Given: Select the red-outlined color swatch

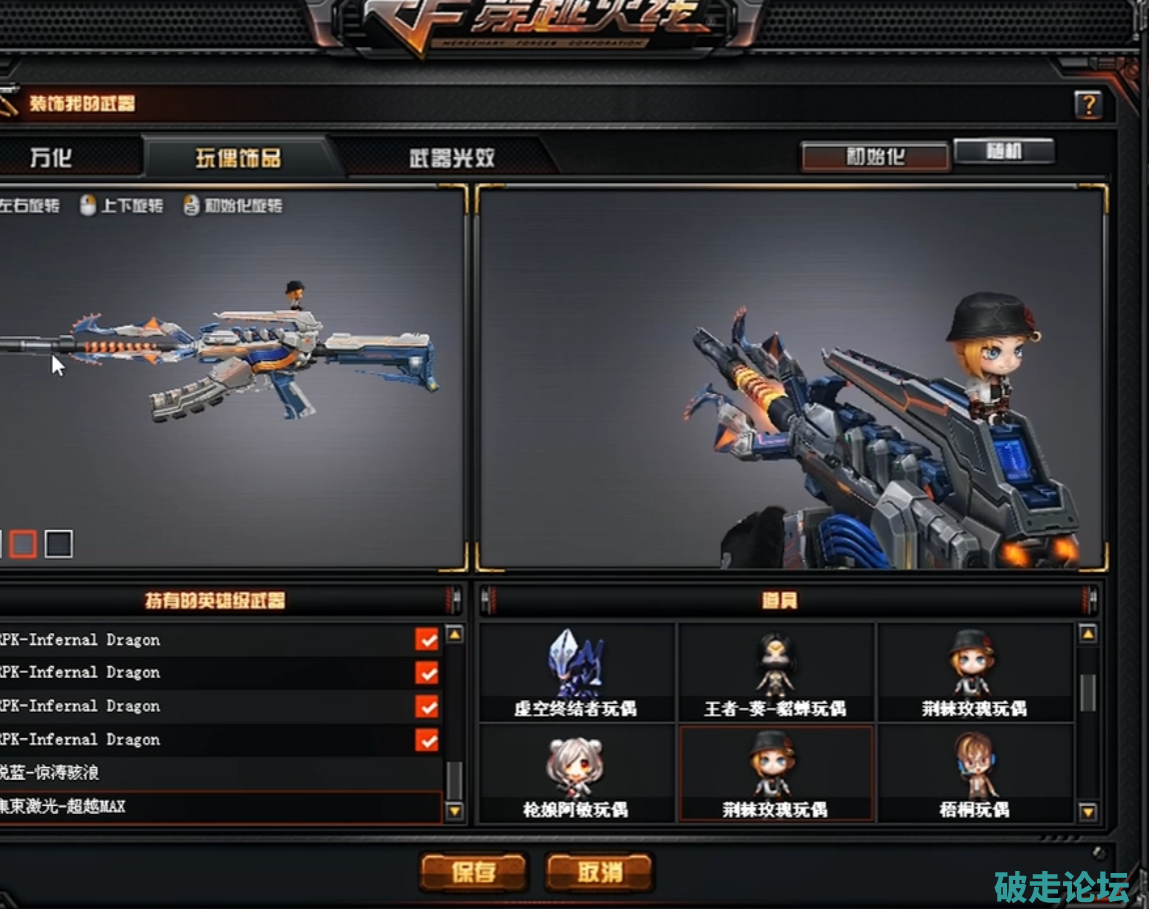Looking at the screenshot, I should click(x=23, y=544).
